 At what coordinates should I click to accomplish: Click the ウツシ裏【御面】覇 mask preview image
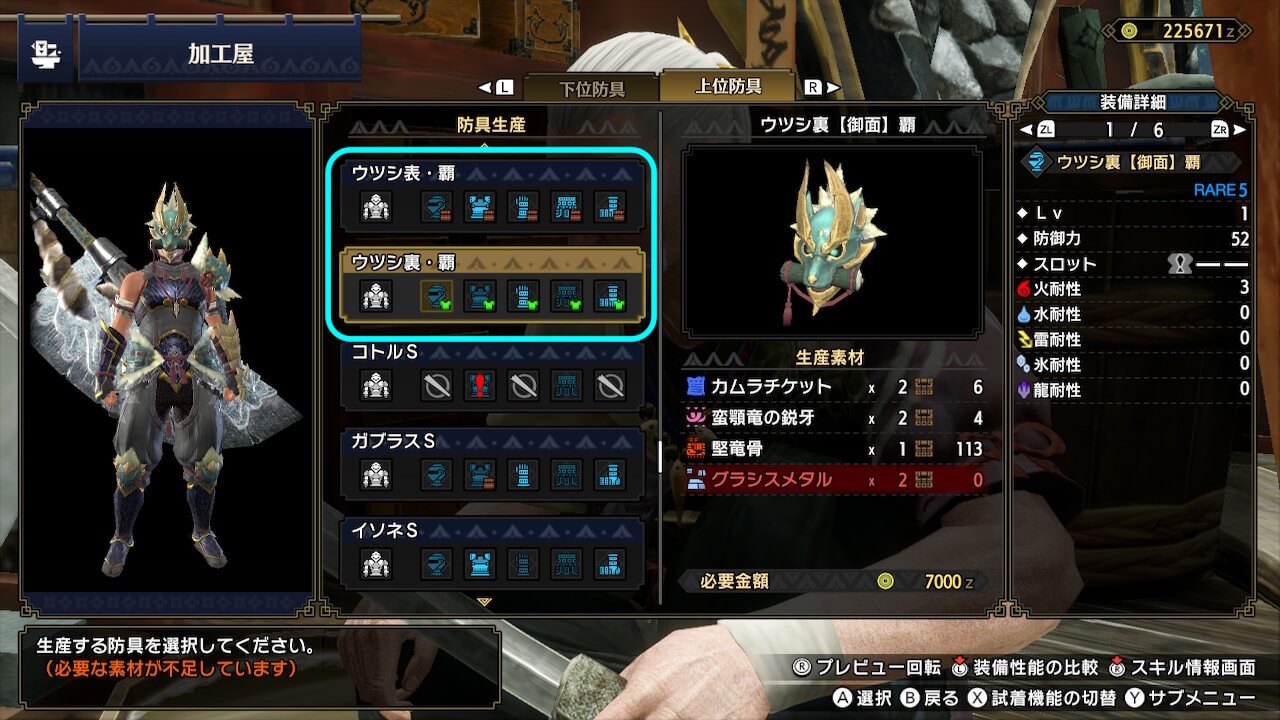(832, 242)
